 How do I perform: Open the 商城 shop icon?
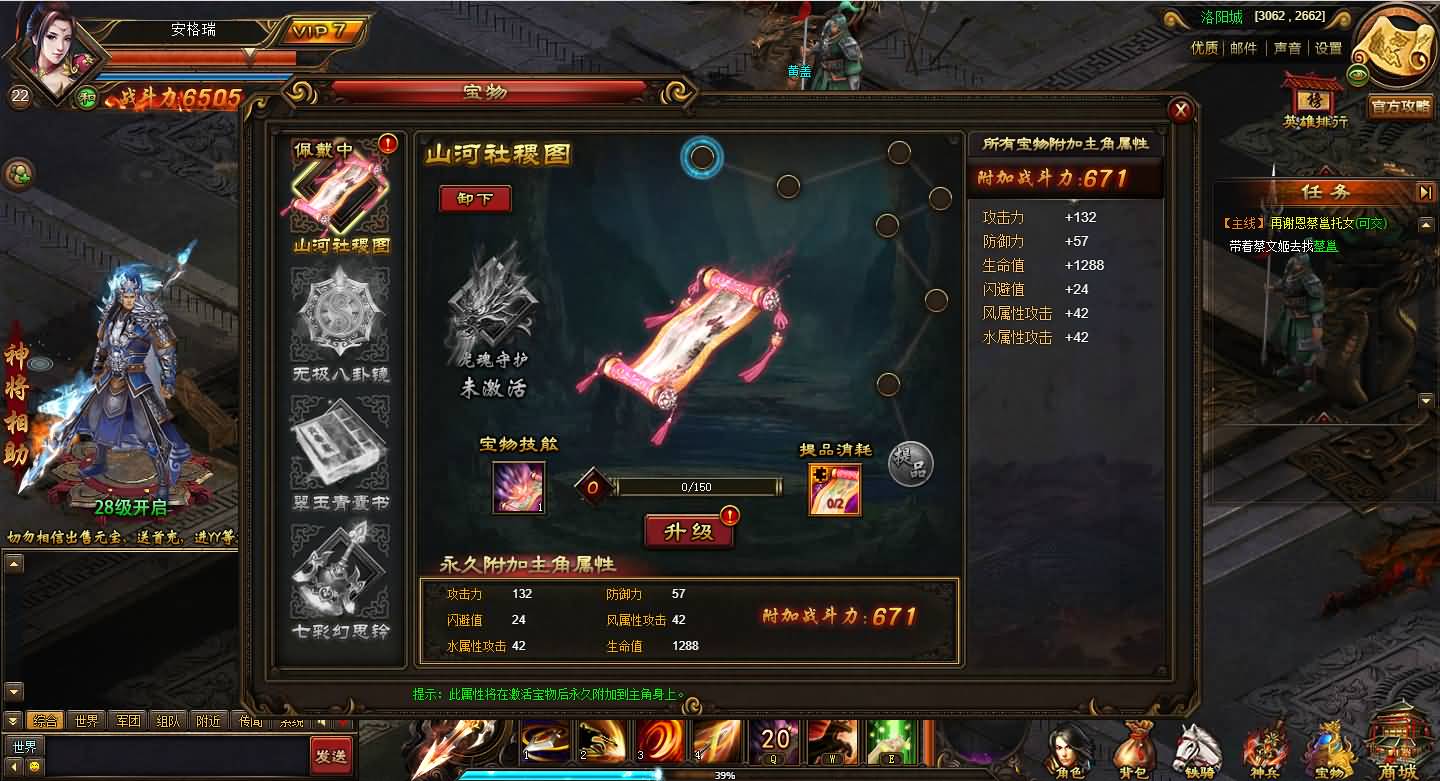pos(1397,745)
